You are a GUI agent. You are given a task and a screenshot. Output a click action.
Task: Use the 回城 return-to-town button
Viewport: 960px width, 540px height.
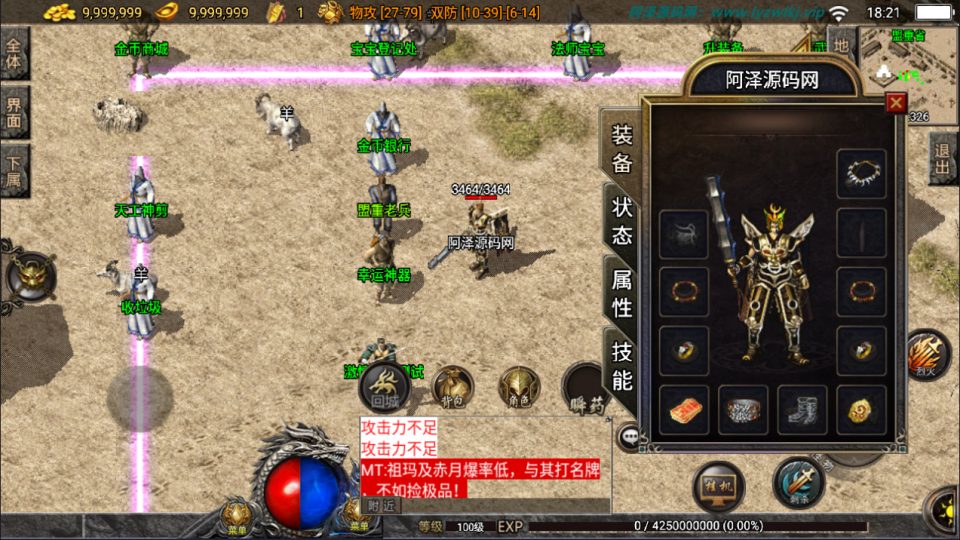tap(385, 385)
